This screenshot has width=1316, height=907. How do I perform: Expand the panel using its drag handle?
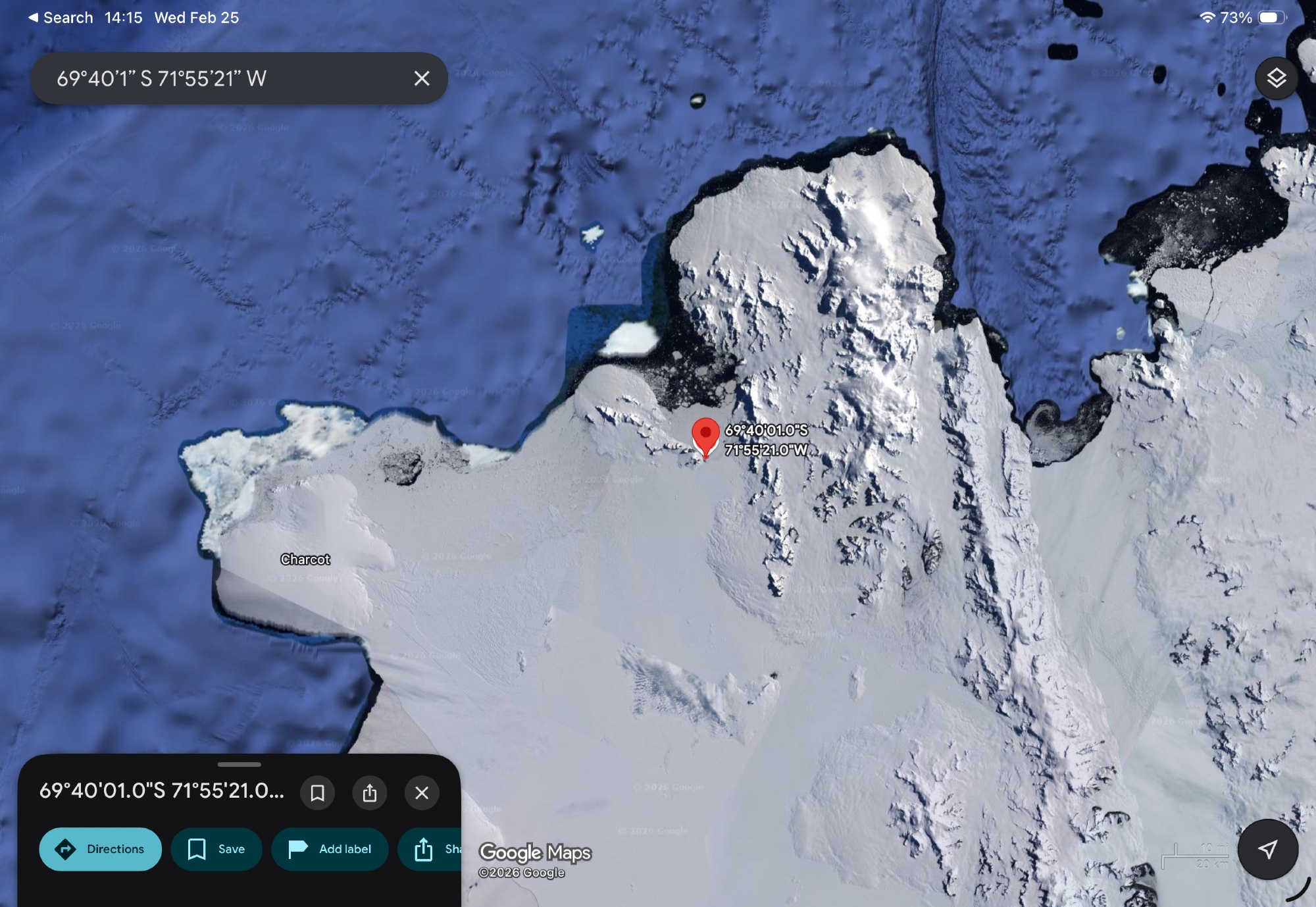coord(239,764)
